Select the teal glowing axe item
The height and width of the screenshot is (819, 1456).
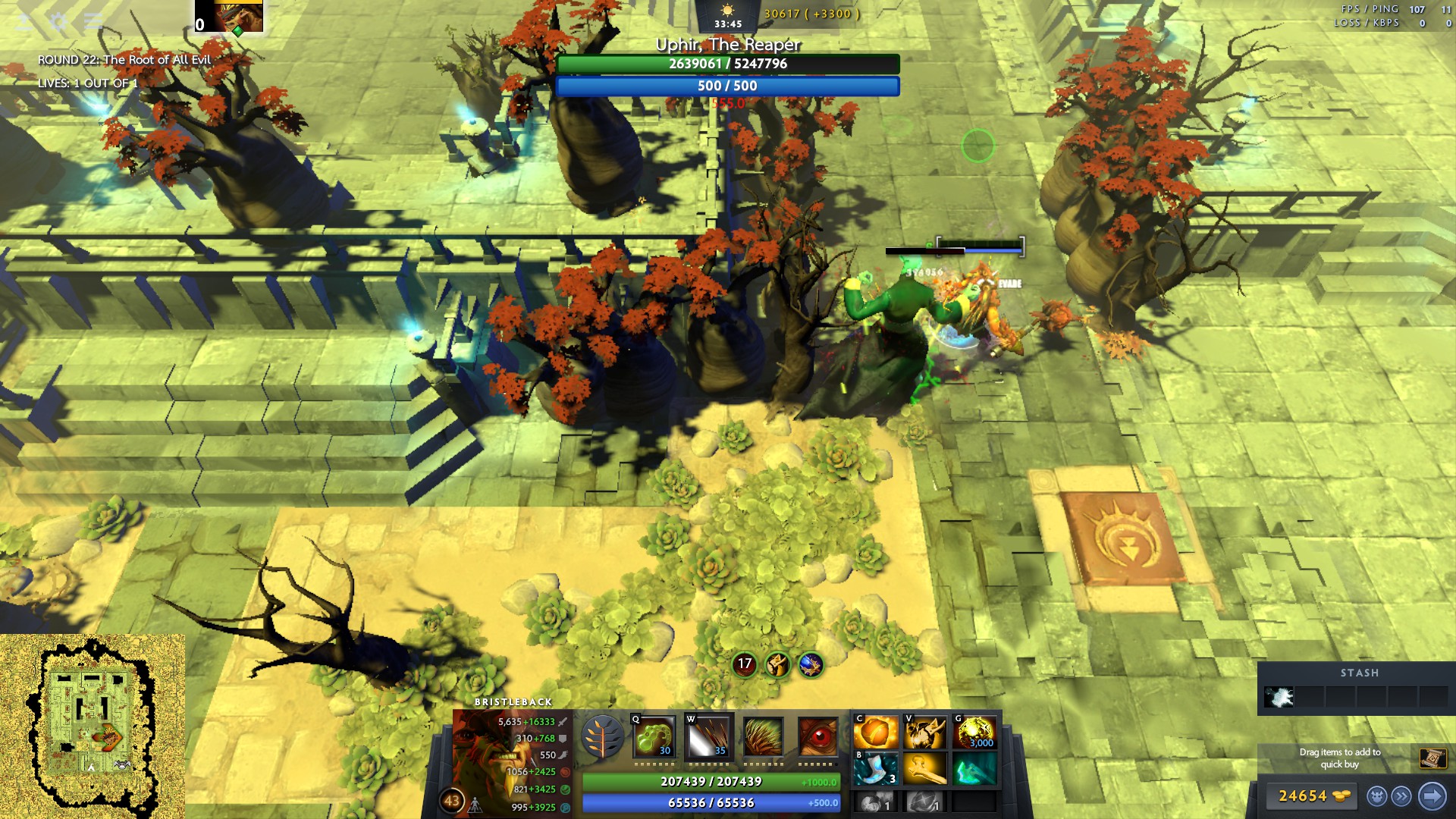975,769
